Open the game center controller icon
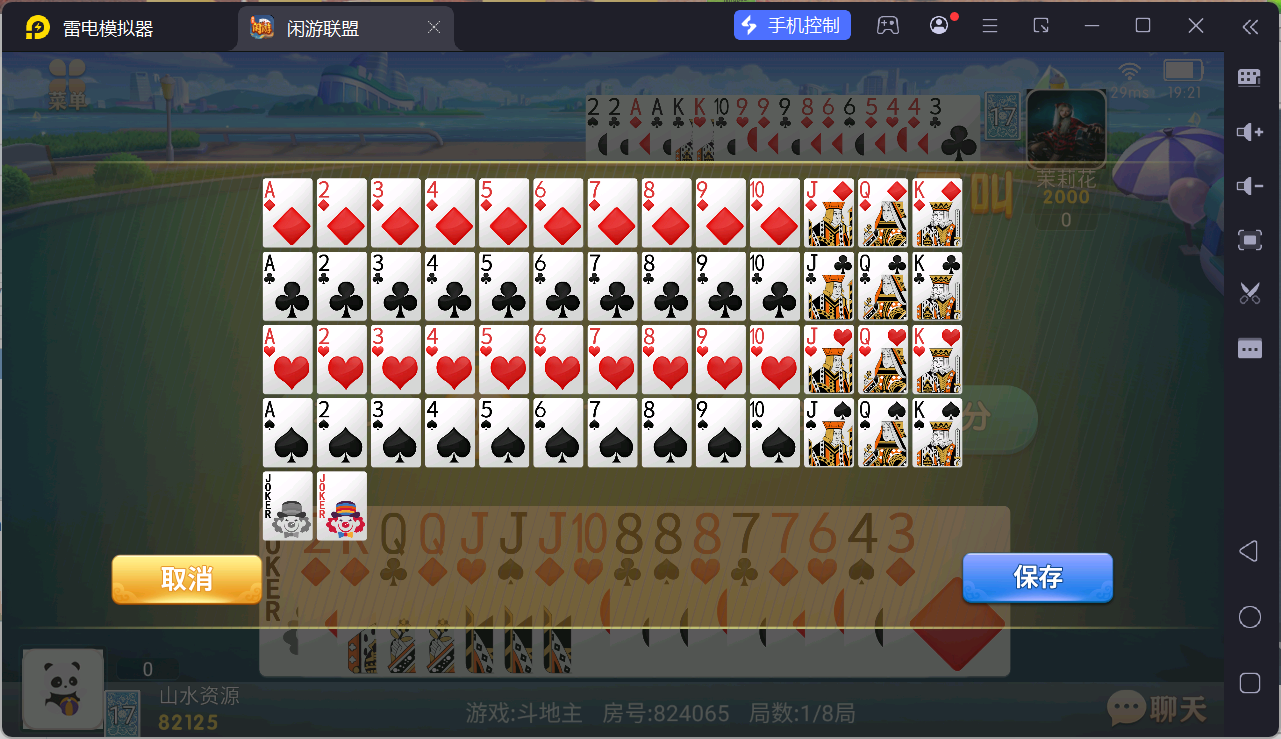Viewport: 1281px width, 739px height. 888,25
